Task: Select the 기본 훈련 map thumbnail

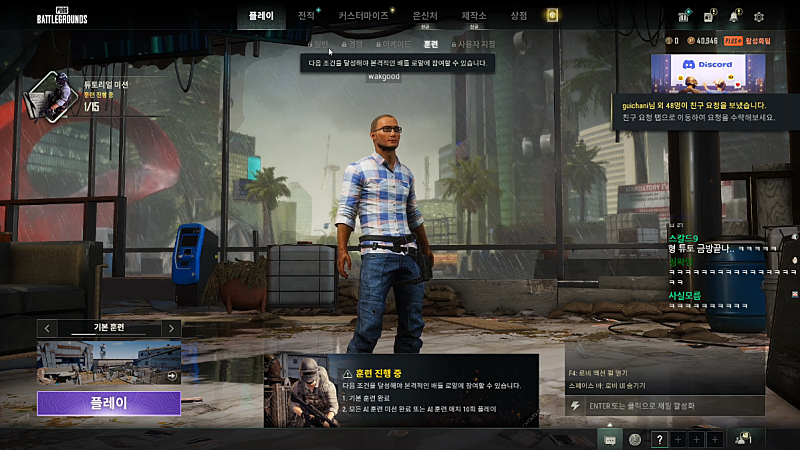Action: [x=109, y=363]
